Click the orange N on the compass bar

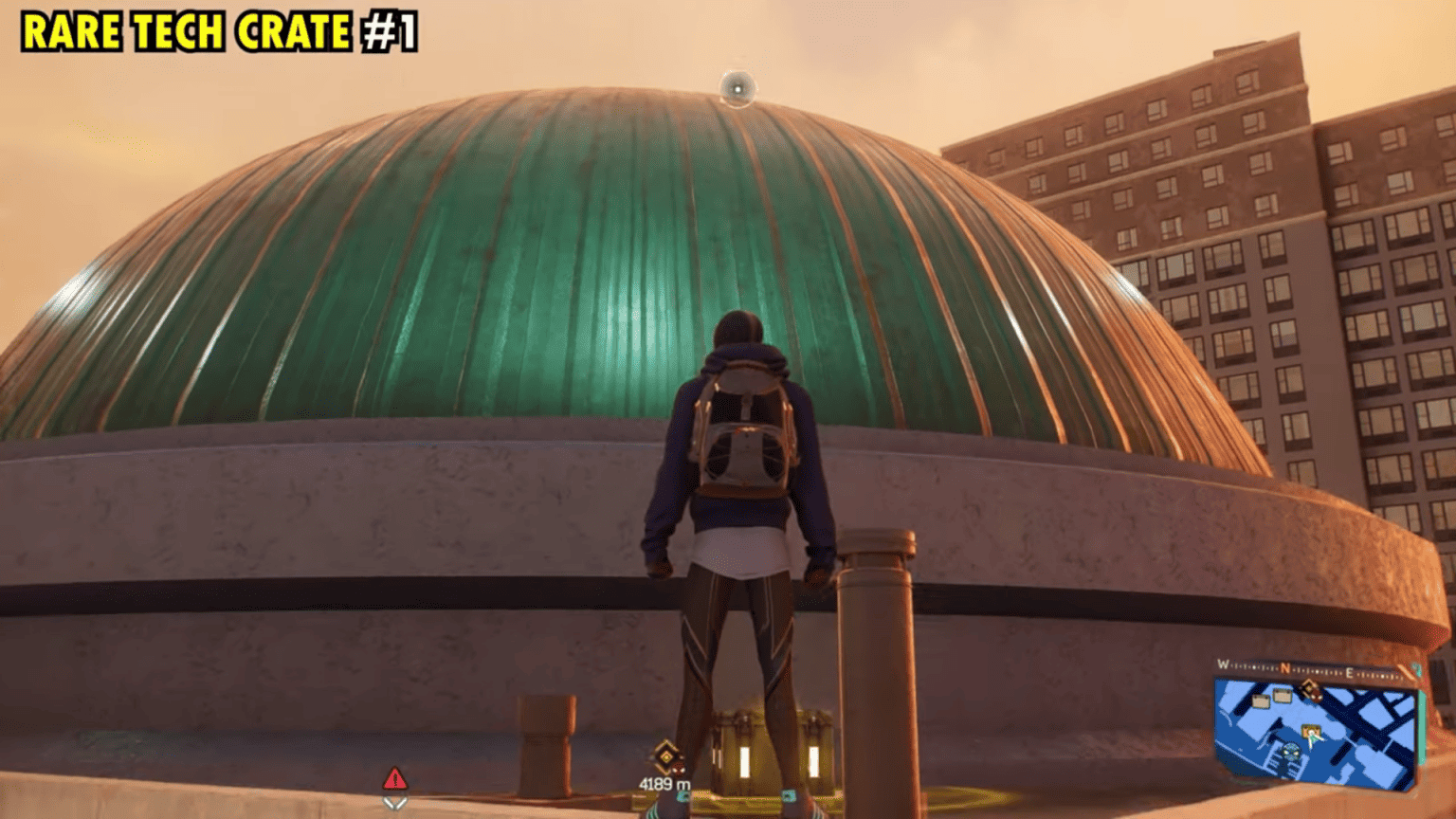click(x=1285, y=666)
